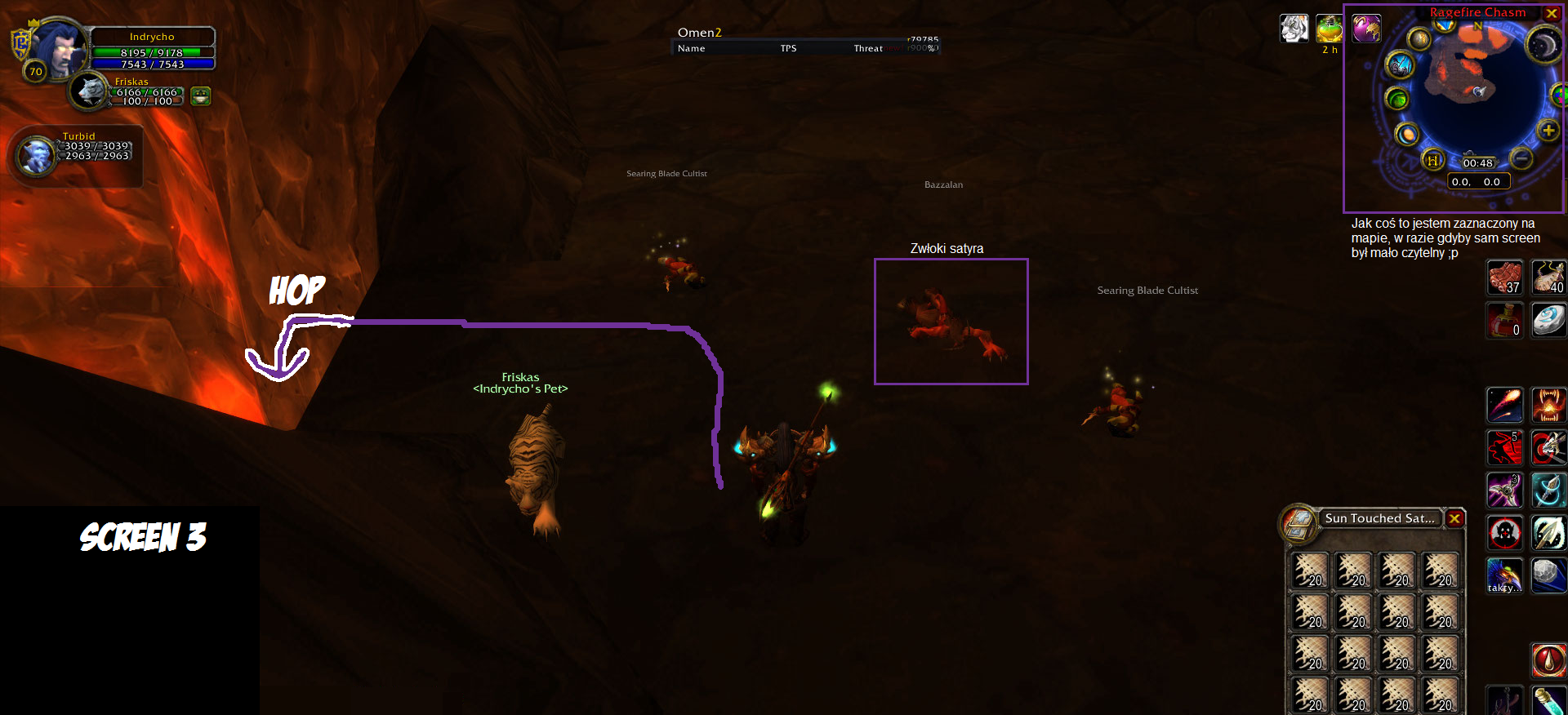Zoom in the minimap with plus button
This screenshot has height=715, width=1568.
tap(1548, 131)
